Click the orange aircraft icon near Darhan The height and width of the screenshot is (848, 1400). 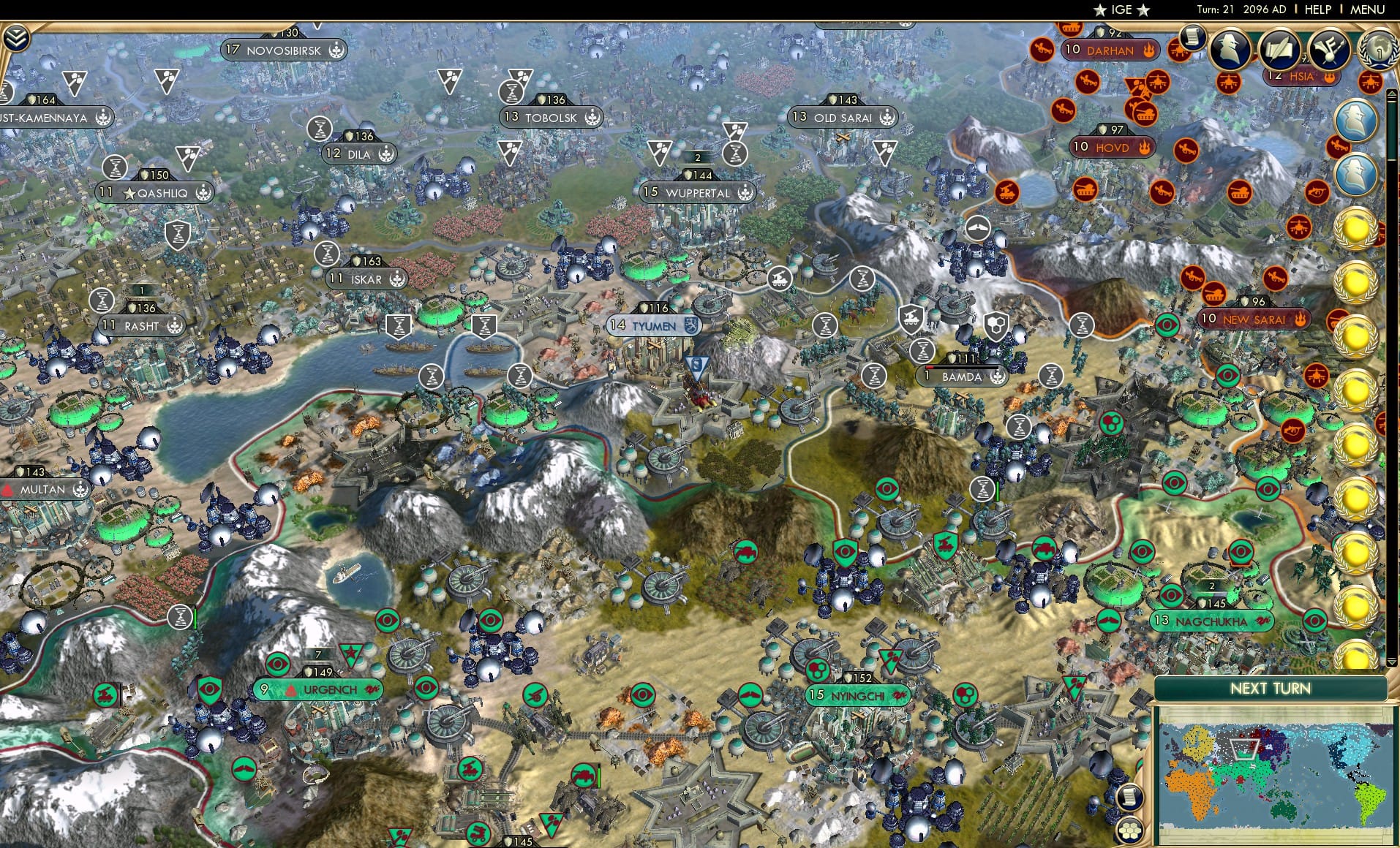pyautogui.click(x=1042, y=50)
